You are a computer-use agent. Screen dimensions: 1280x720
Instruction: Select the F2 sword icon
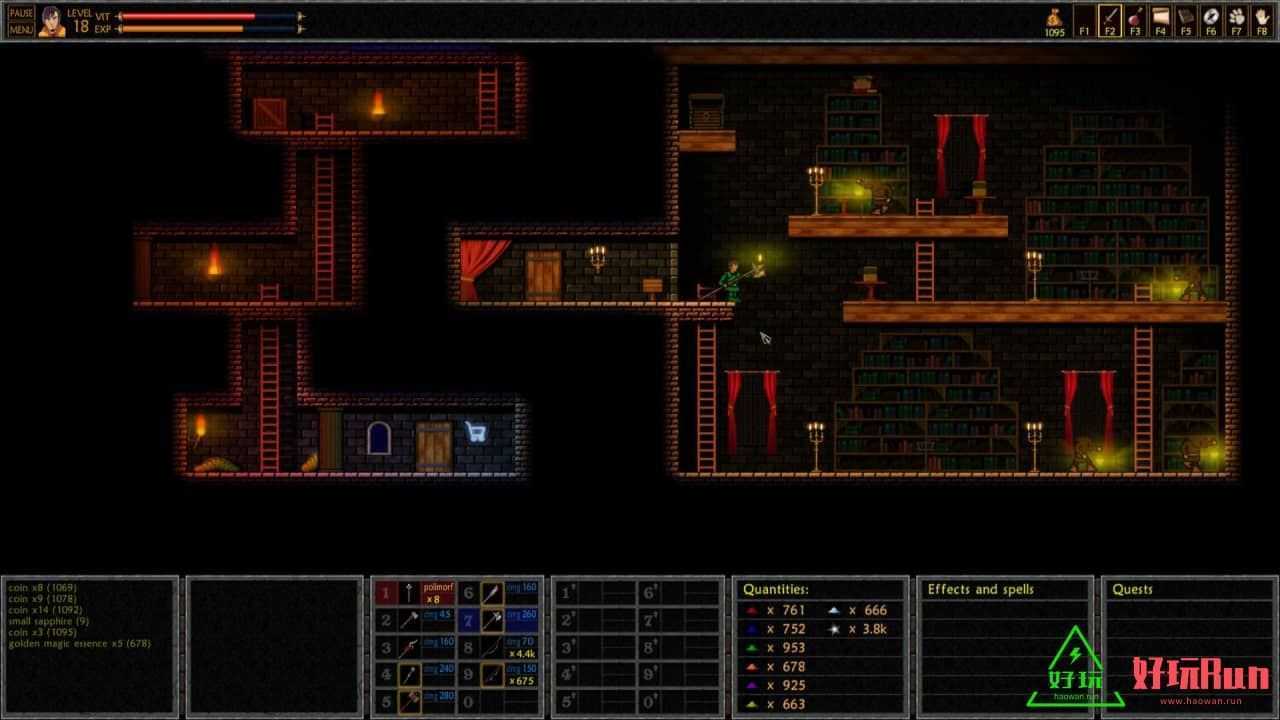coord(1109,17)
